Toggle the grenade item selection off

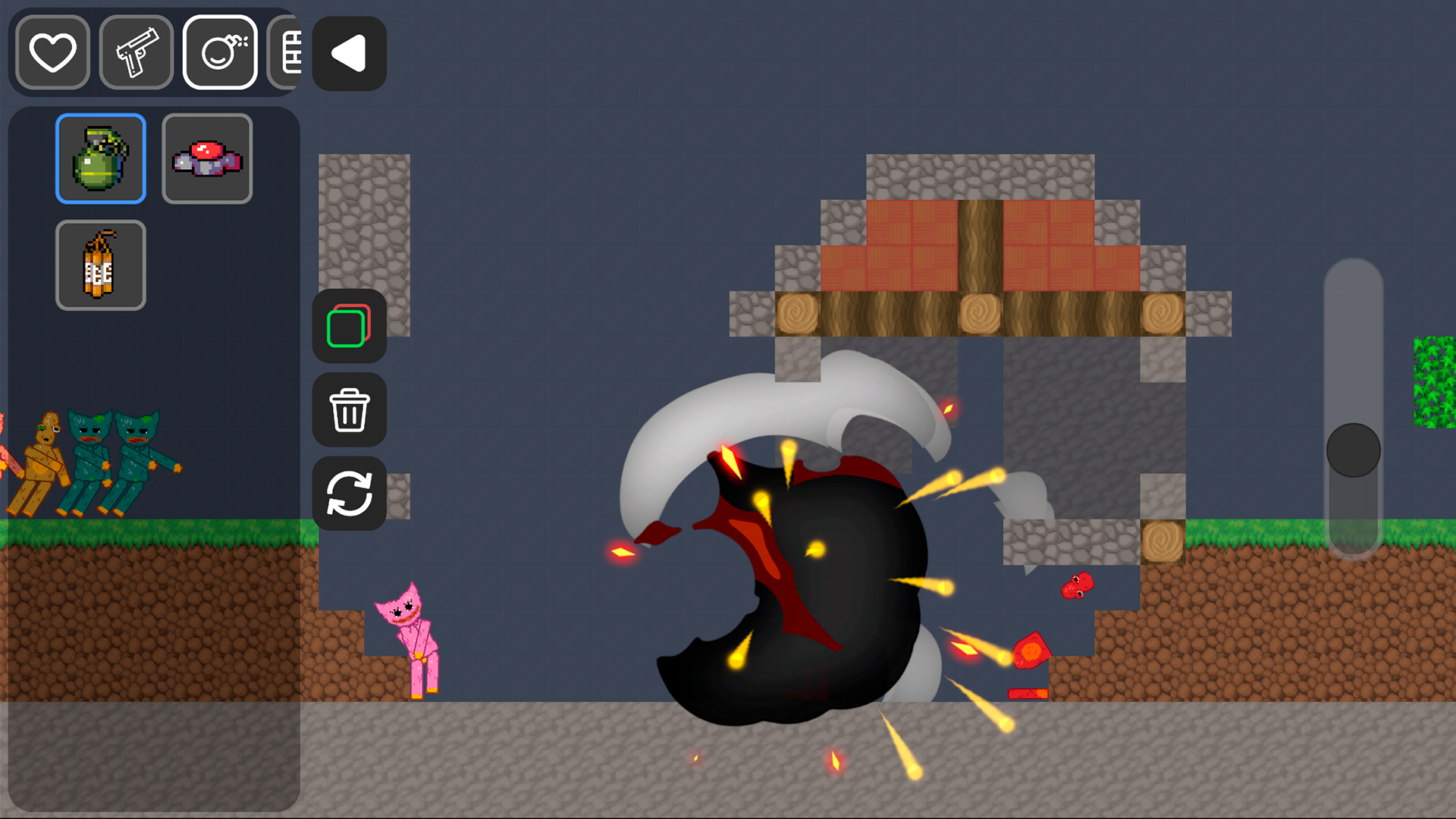click(x=100, y=158)
